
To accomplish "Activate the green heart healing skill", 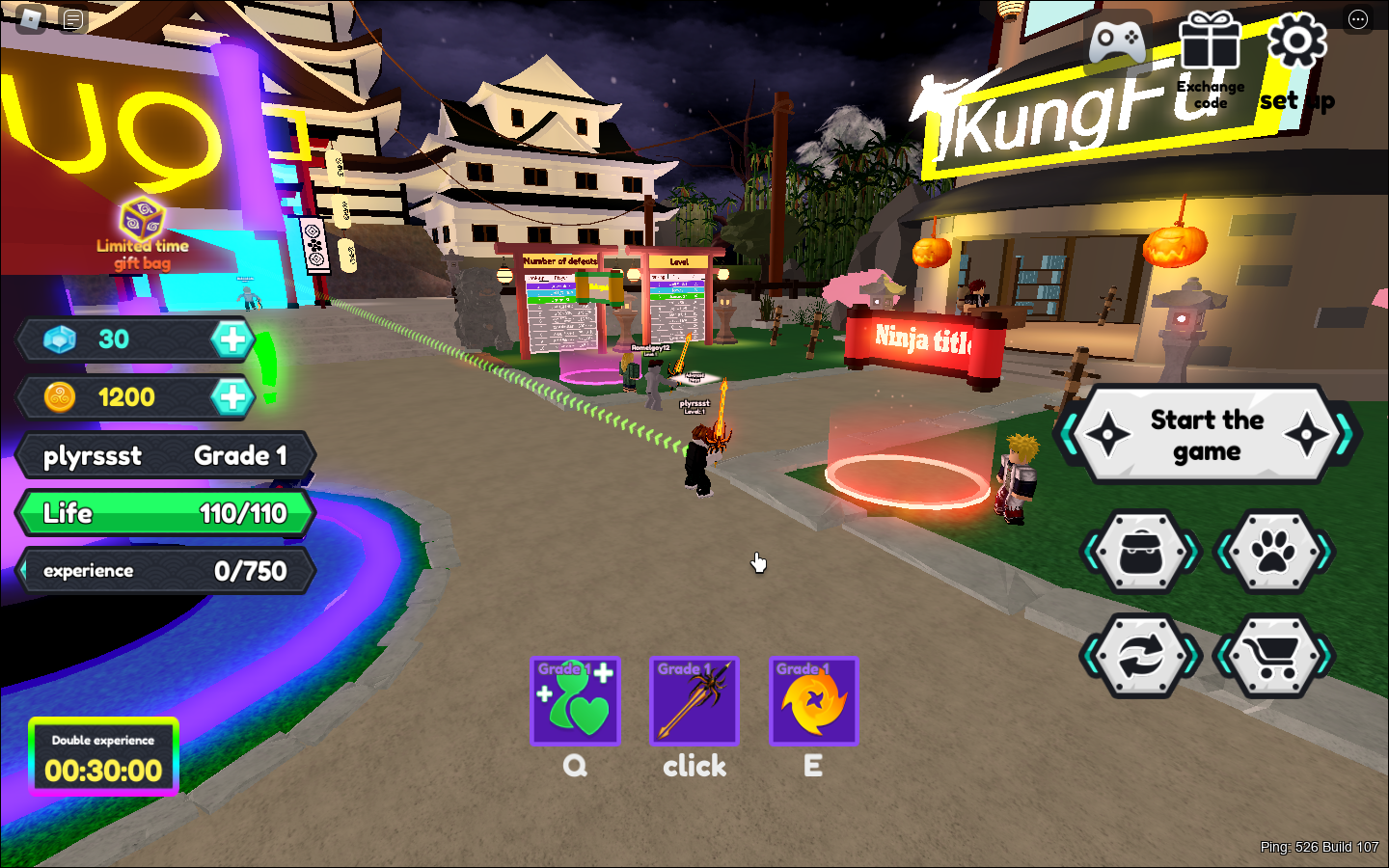I will 575,701.
